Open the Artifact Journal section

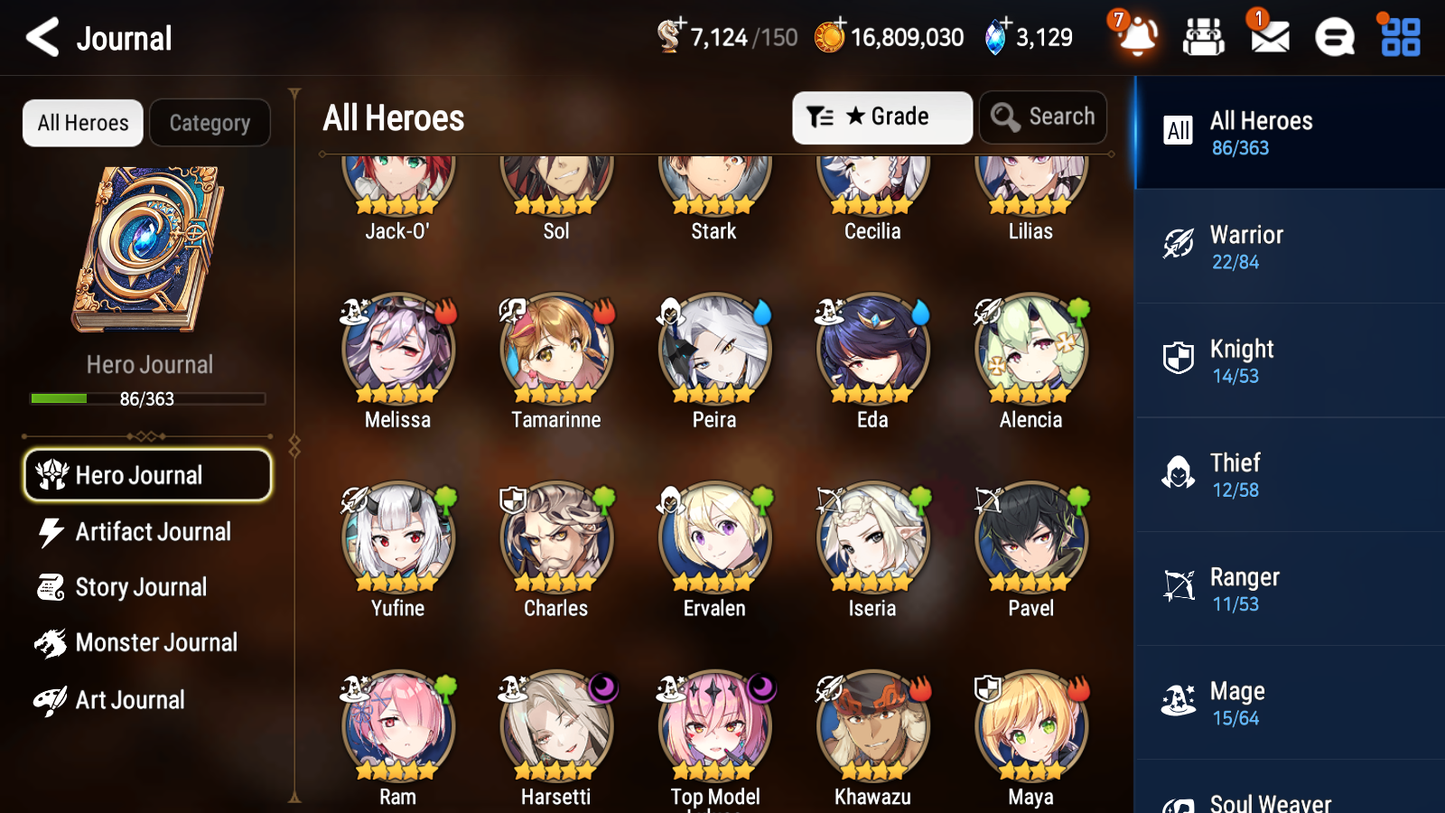(x=153, y=531)
